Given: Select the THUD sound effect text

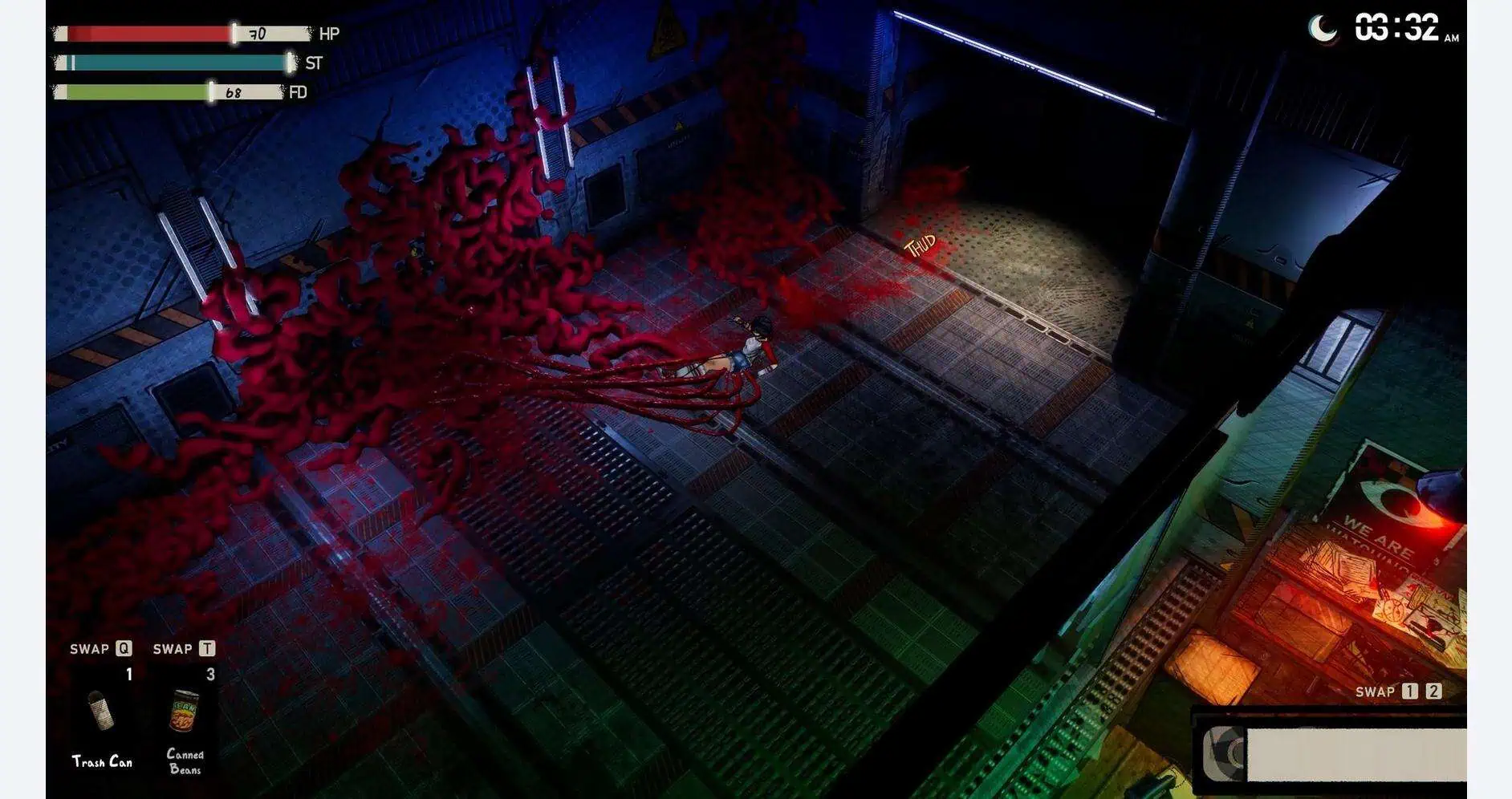Looking at the screenshot, I should [x=920, y=242].
